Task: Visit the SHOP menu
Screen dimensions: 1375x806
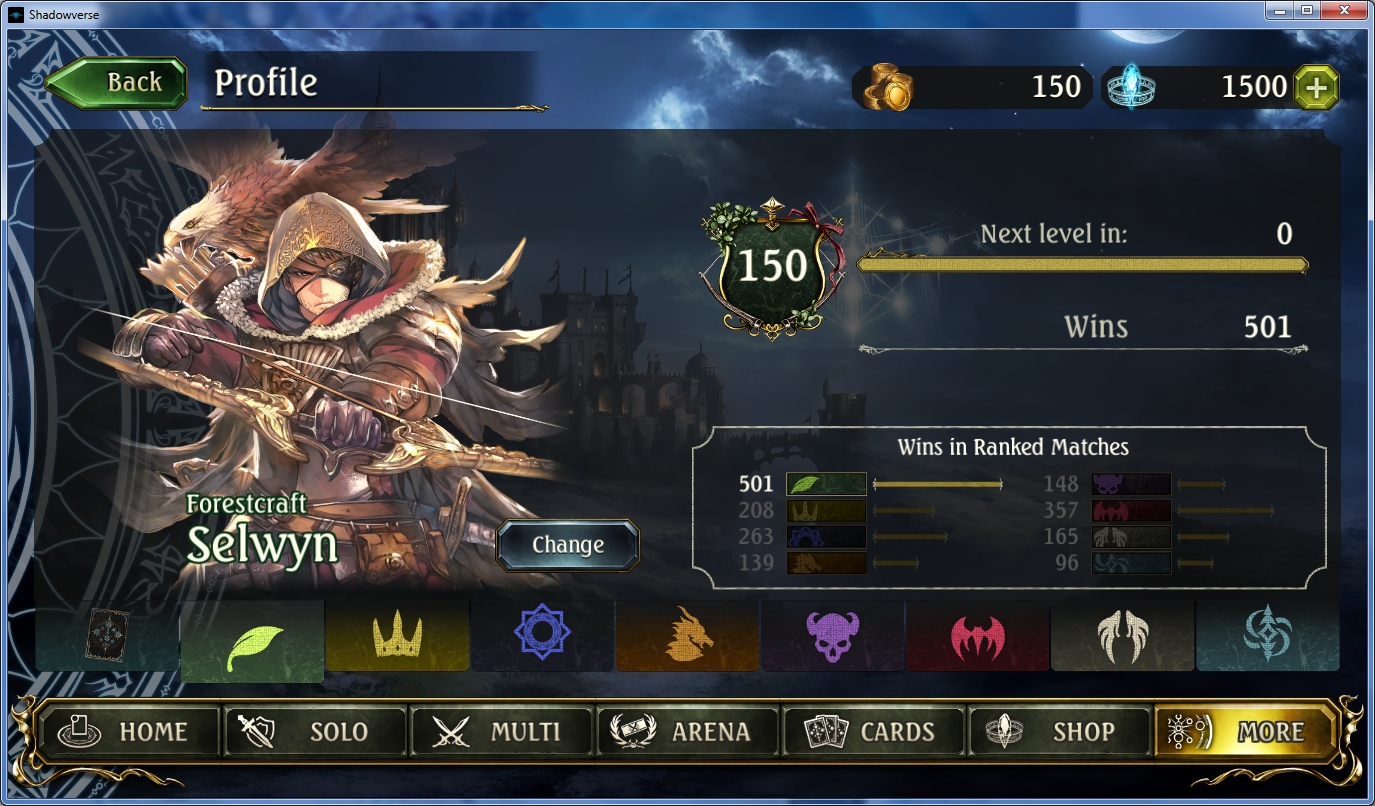Action: click(x=1059, y=732)
